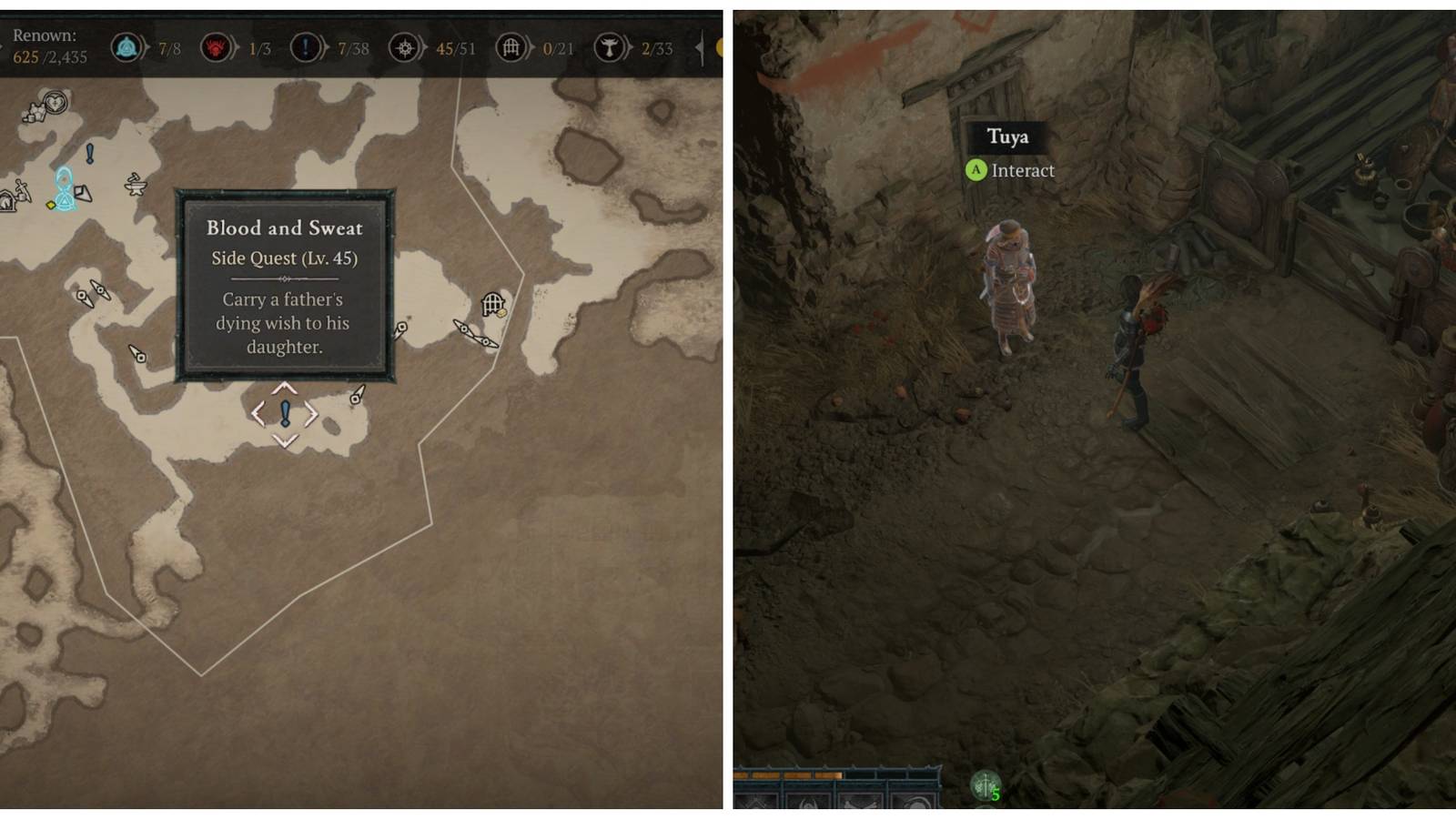The image size is (1456, 819).
Task: Expand the chevron at the renown bar's right edge
Action: (696, 48)
